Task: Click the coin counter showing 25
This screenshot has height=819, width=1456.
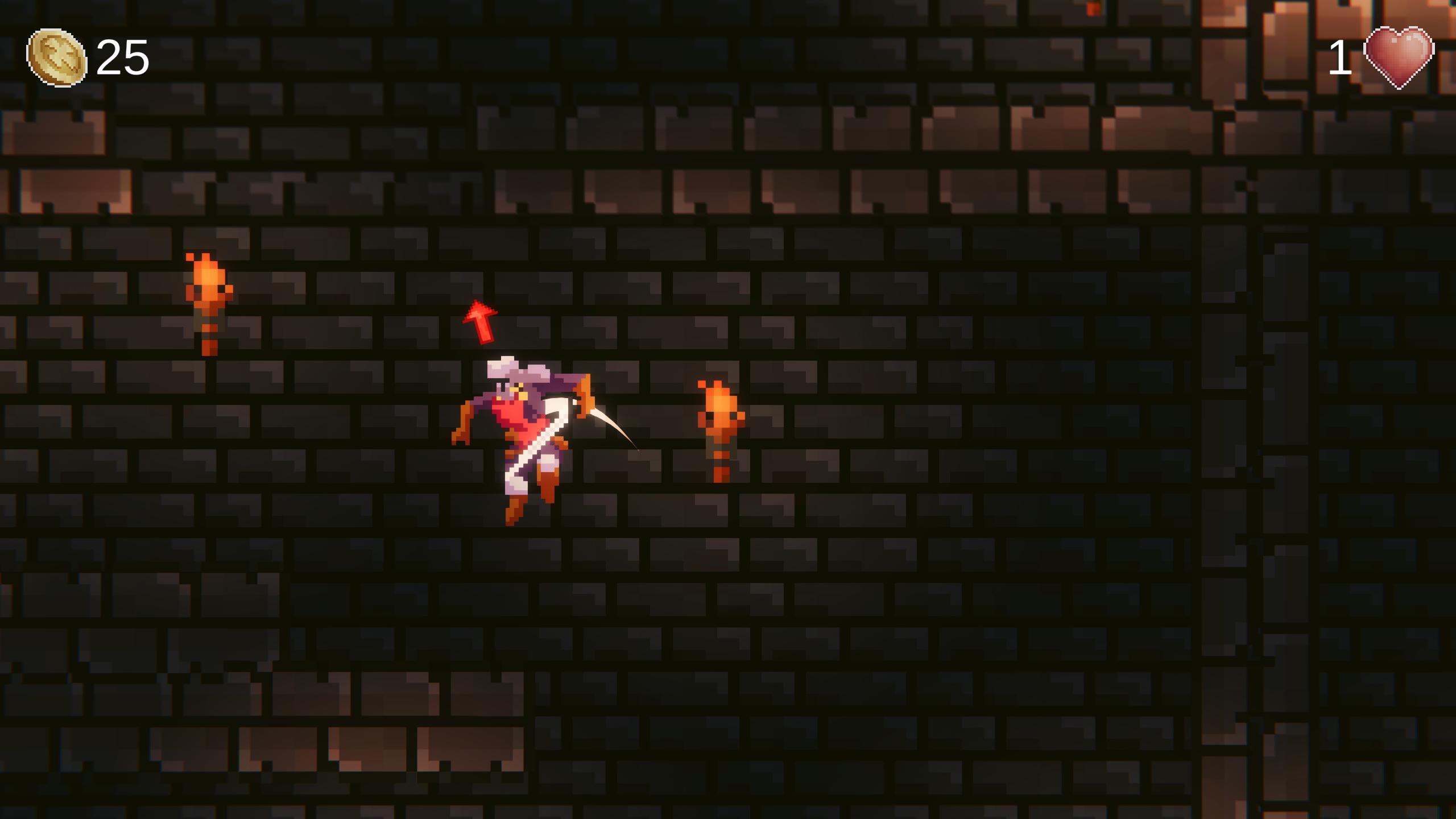Action: click(x=122, y=57)
